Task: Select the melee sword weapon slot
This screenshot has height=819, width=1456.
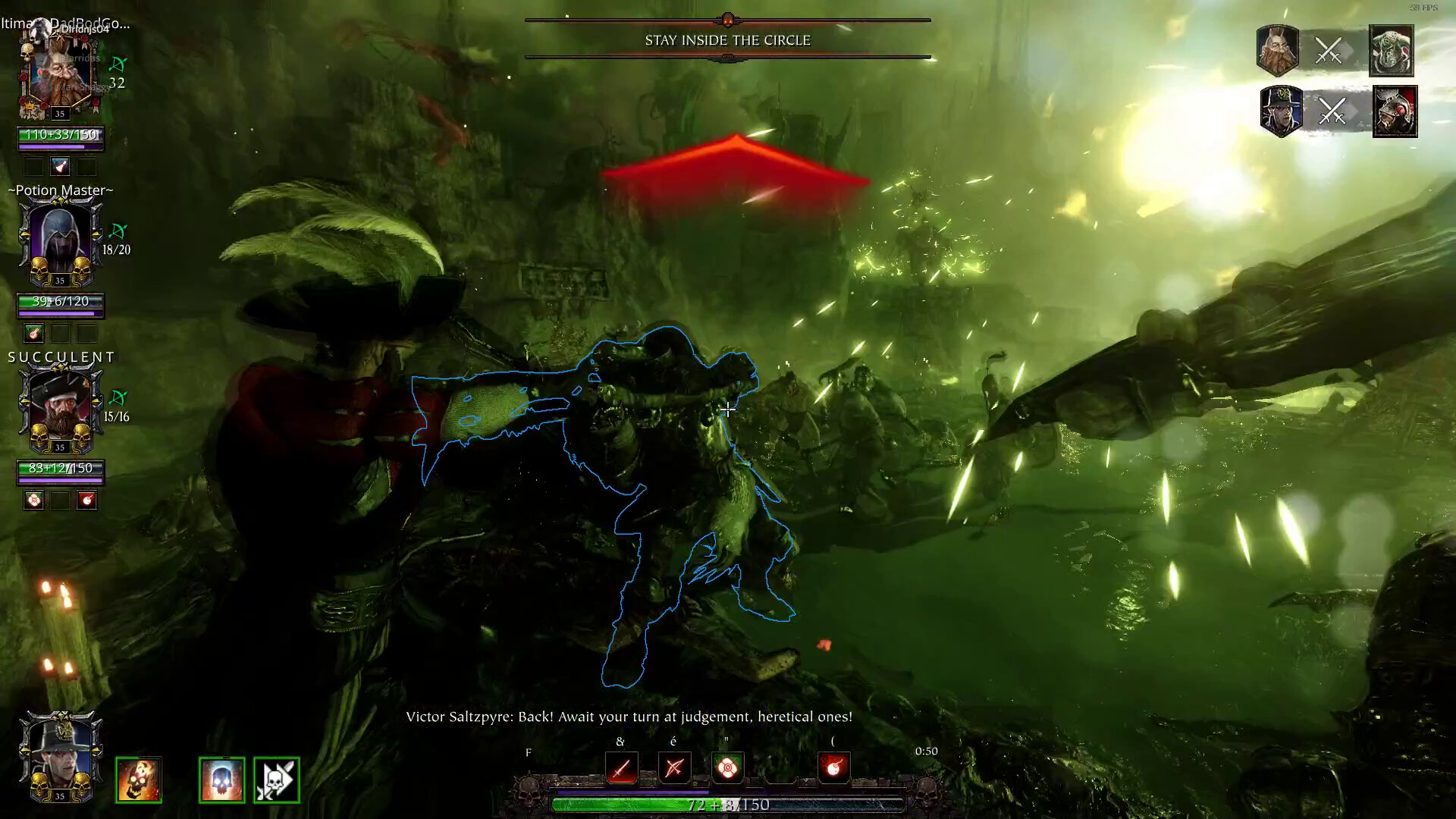Action: coord(622,769)
